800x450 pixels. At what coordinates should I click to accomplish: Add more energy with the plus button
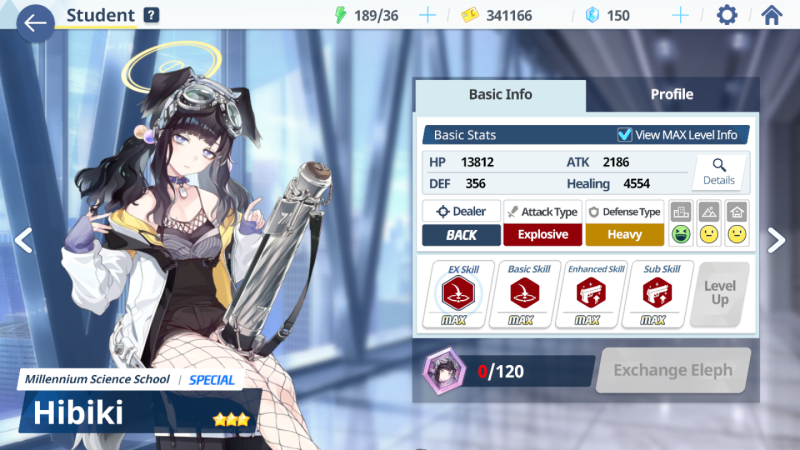point(427,15)
